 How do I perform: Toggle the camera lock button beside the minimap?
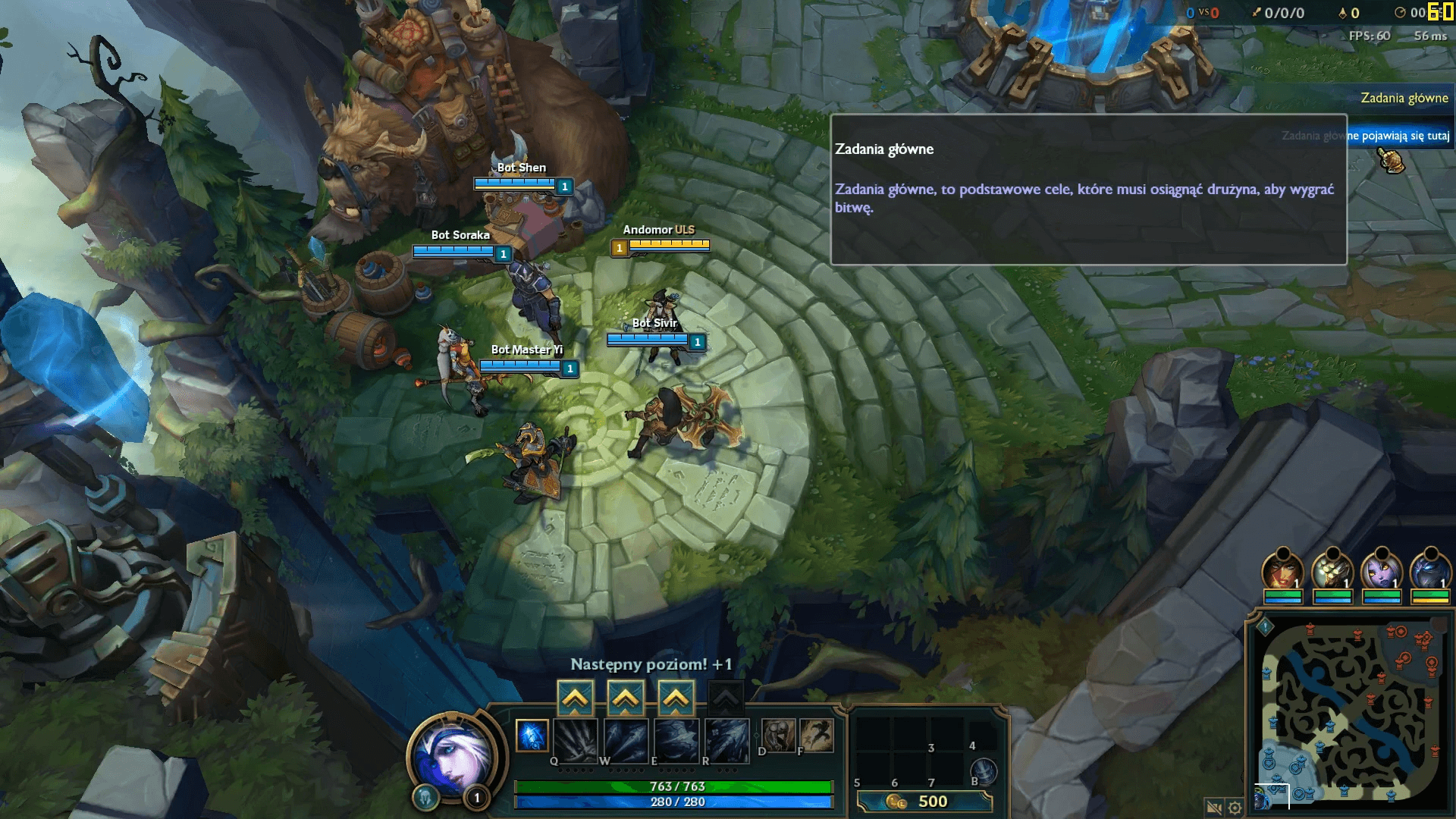pyautogui.click(x=1213, y=808)
